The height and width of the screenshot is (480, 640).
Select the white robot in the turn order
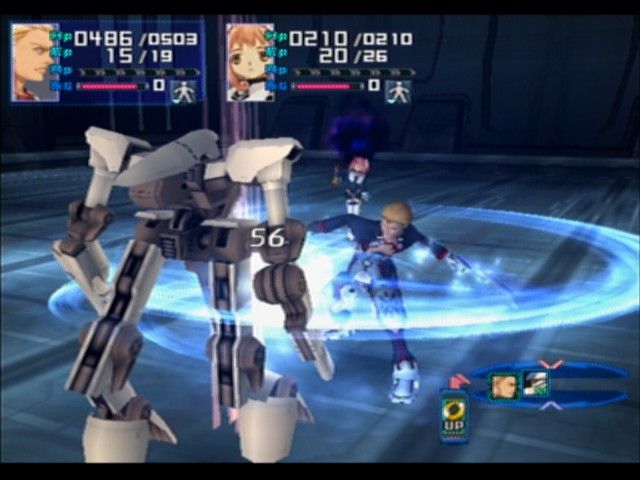pos(535,385)
